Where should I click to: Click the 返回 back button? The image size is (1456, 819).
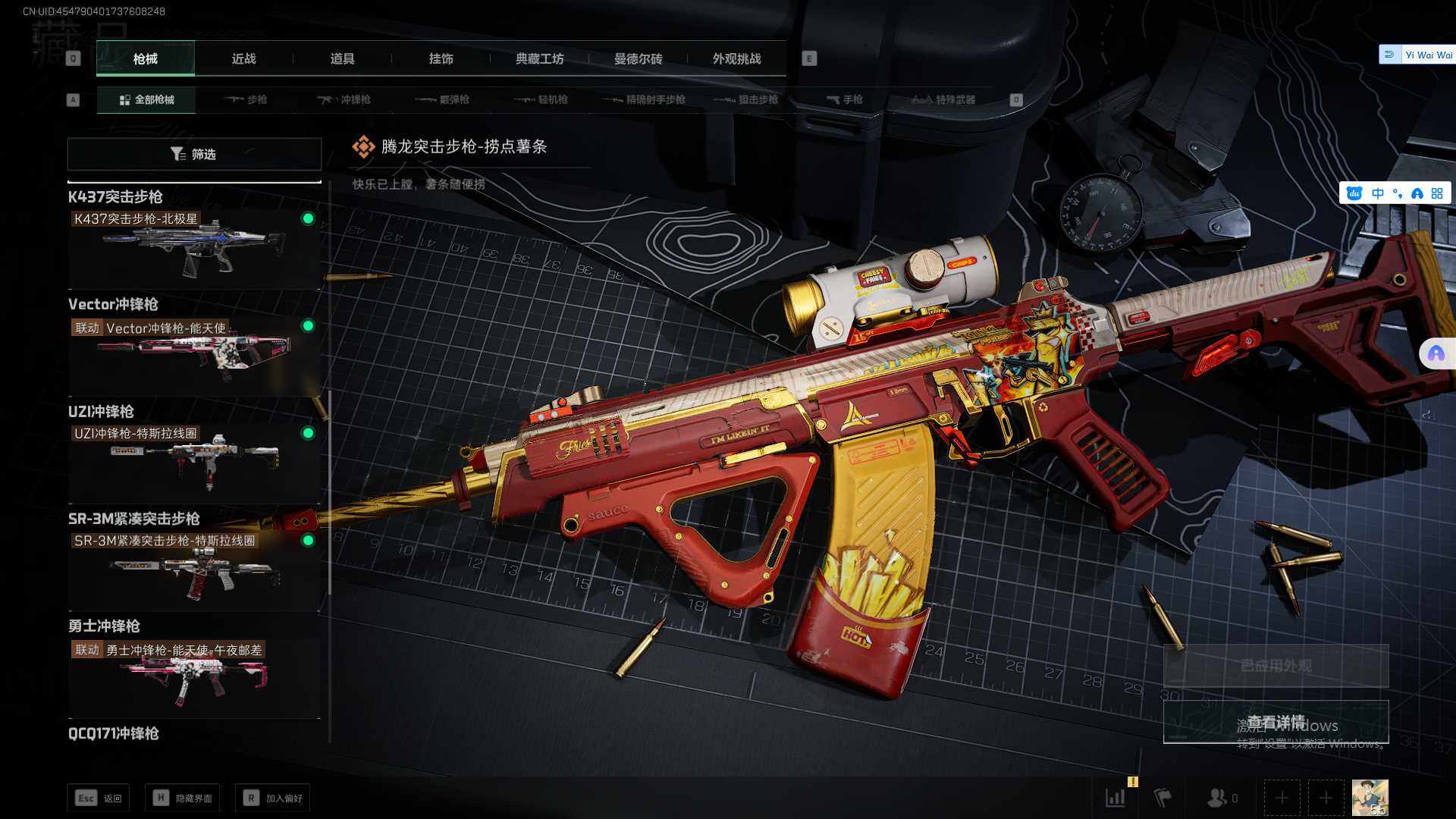pyautogui.click(x=99, y=798)
